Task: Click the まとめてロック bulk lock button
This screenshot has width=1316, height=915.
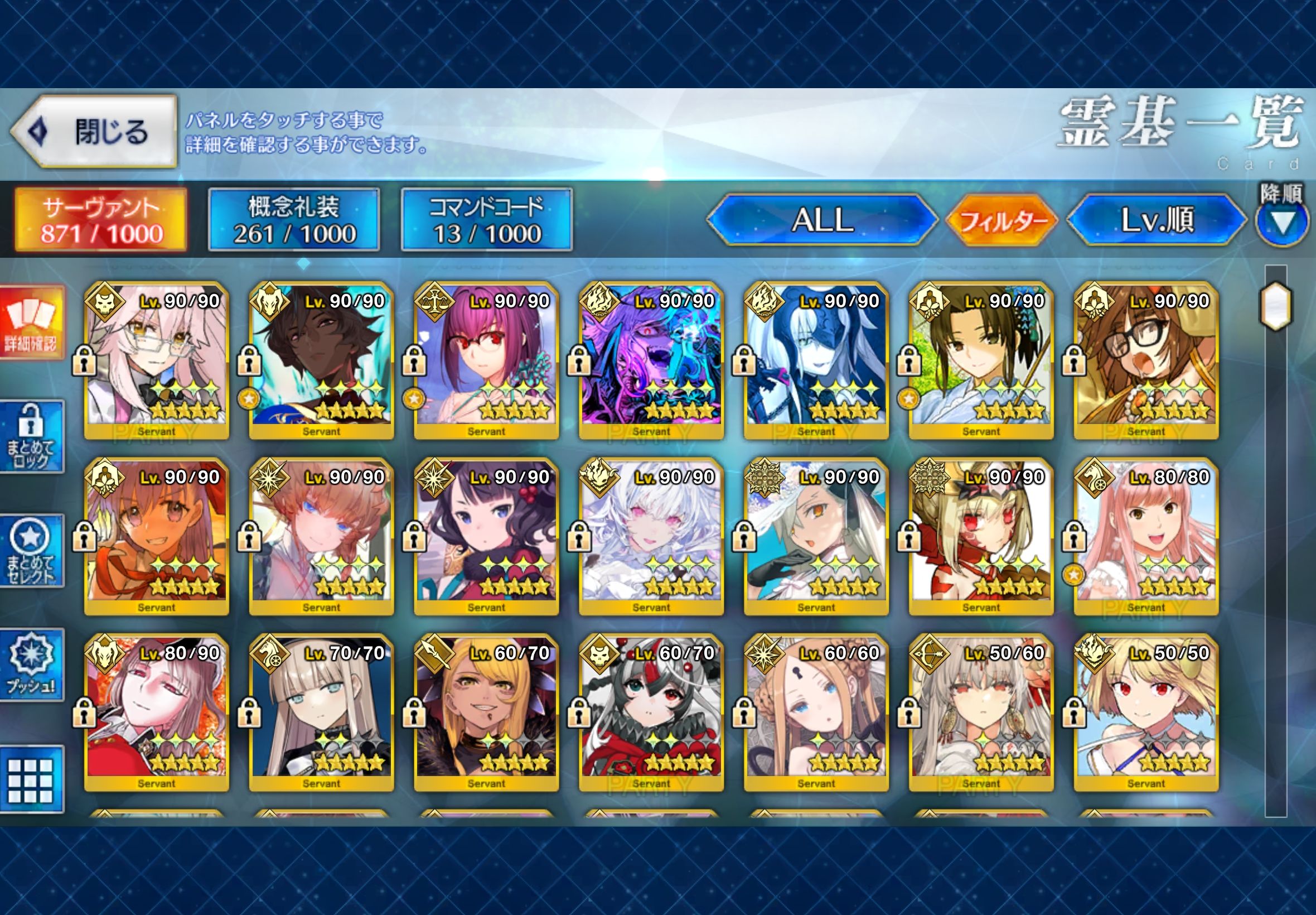Action: [x=32, y=437]
